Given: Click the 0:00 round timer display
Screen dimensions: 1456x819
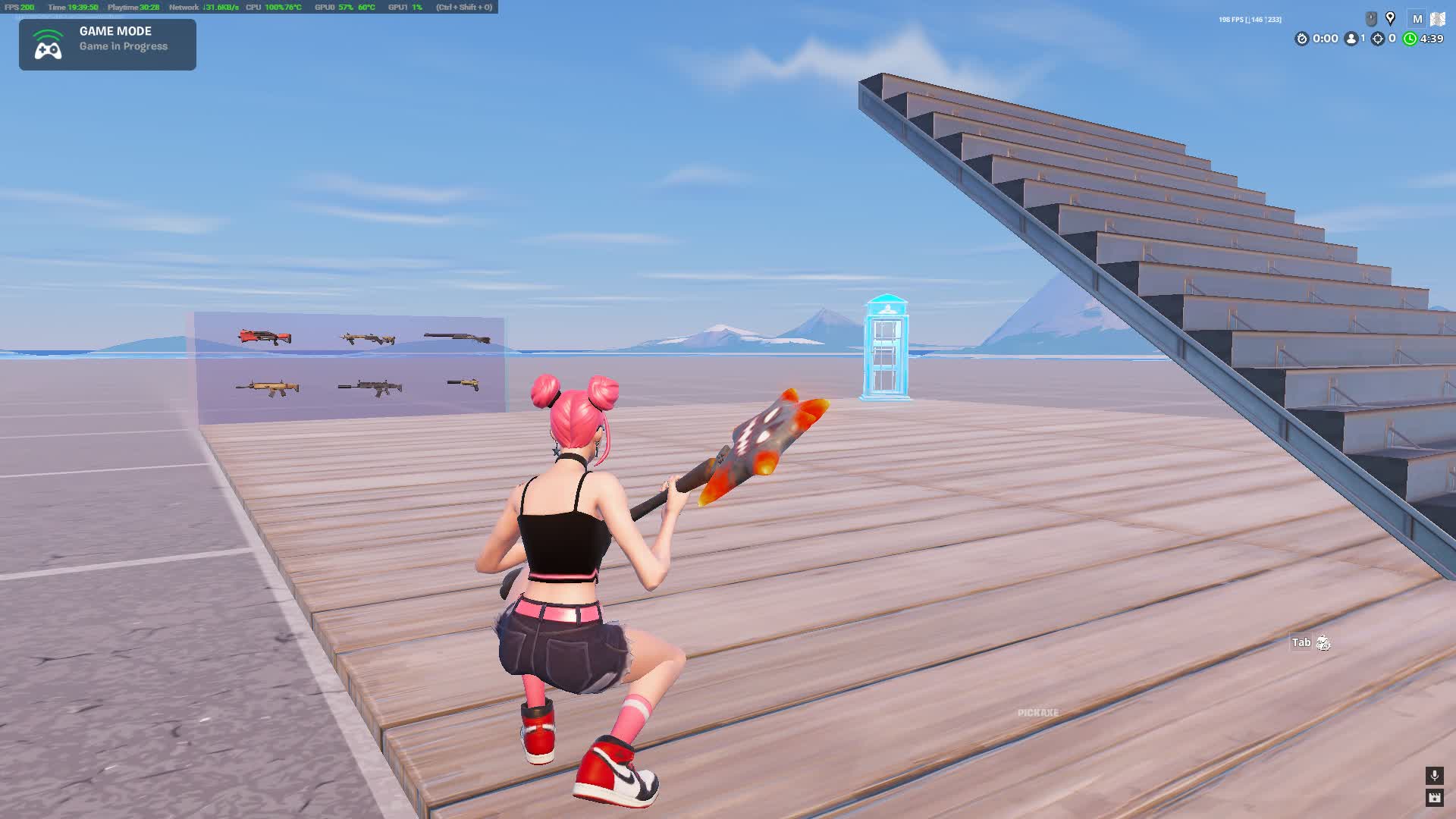Looking at the screenshot, I should click(x=1325, y=38).
